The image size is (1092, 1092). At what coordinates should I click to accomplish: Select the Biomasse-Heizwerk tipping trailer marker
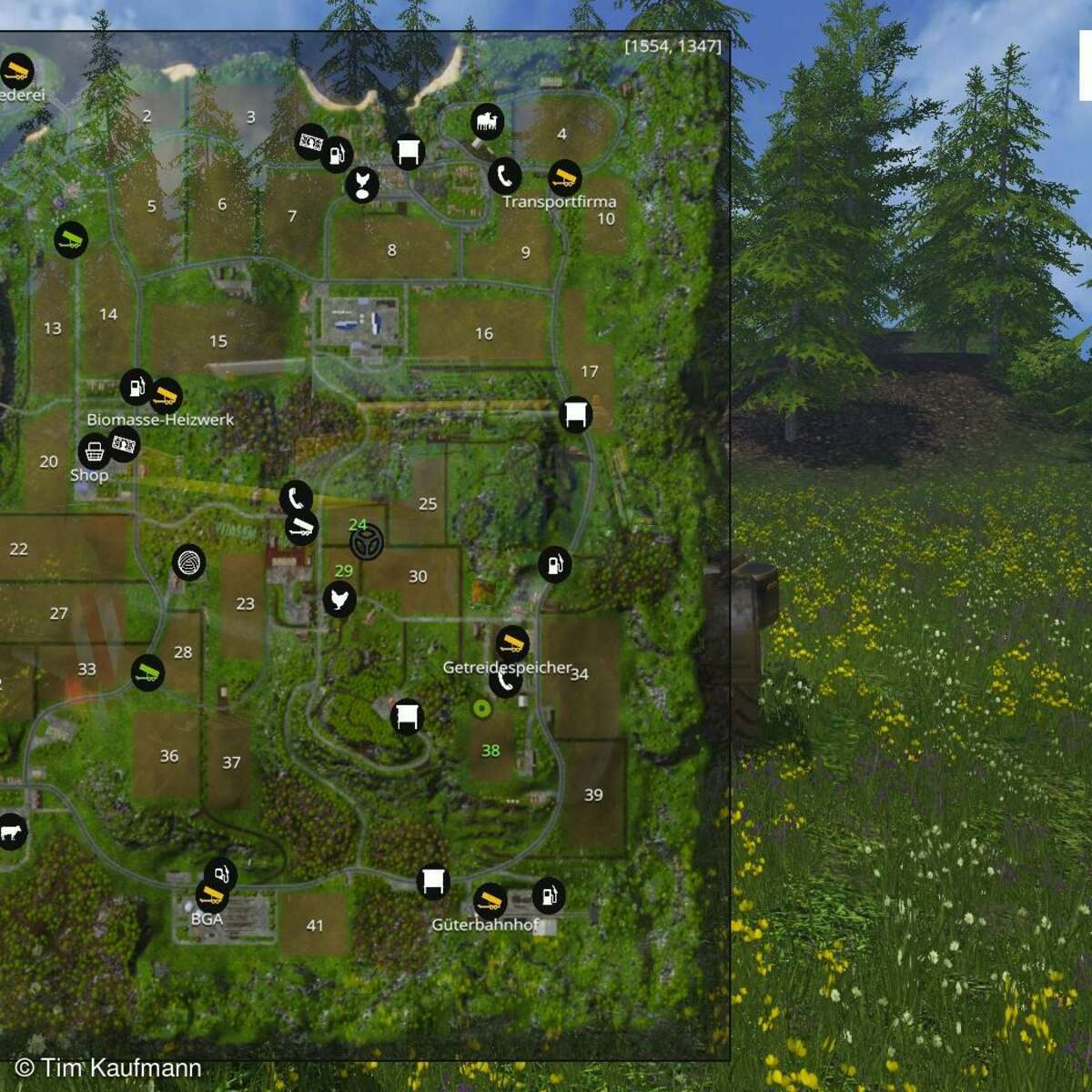(x=165, y=396)
